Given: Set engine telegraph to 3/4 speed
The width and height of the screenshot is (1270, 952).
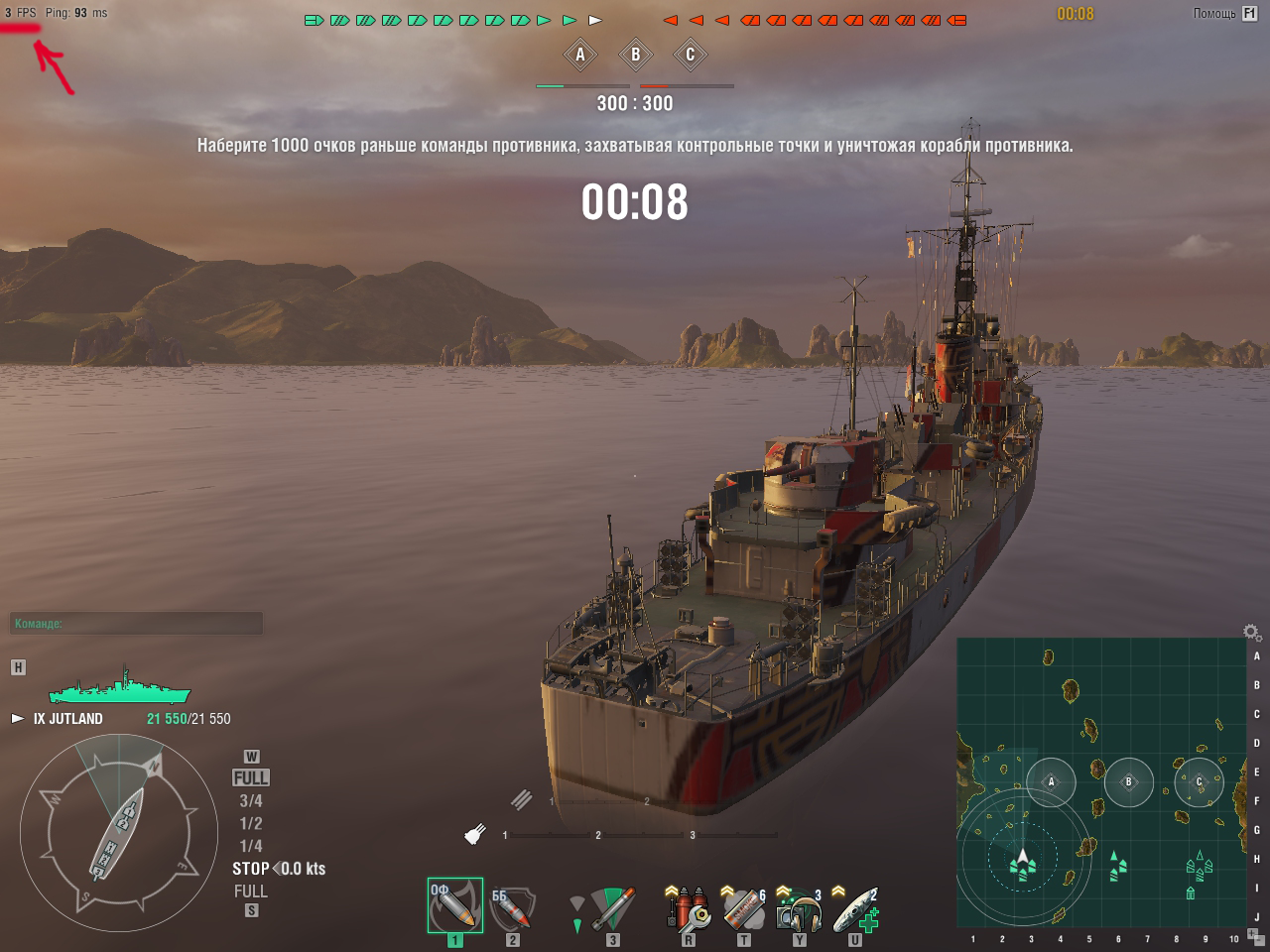Looking at the screenshot, I should click(251, 800).
